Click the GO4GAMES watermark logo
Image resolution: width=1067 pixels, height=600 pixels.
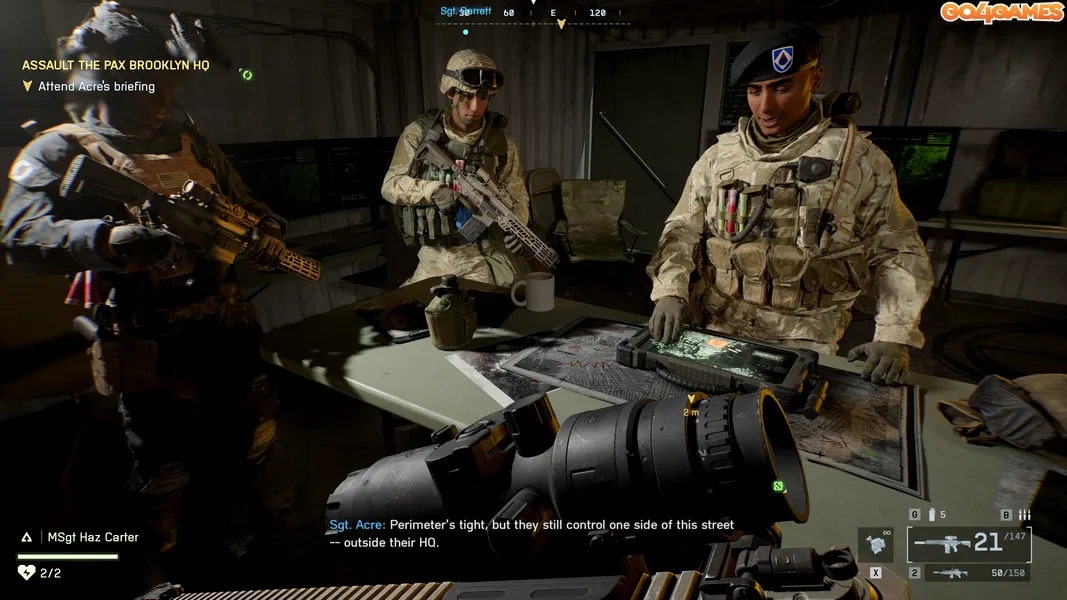(x=1000, y=12)
